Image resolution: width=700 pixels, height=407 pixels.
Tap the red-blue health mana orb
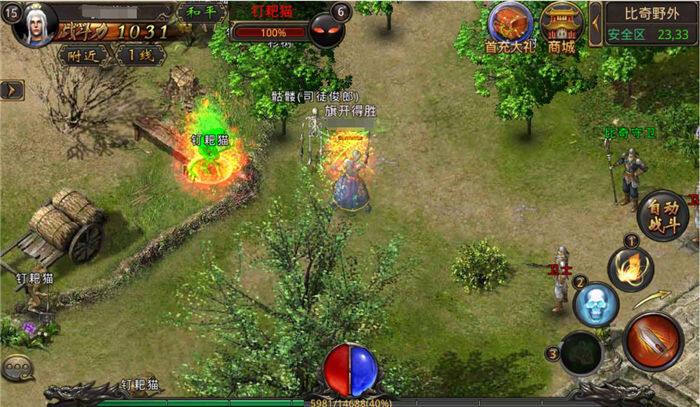[x=348, y=370]
